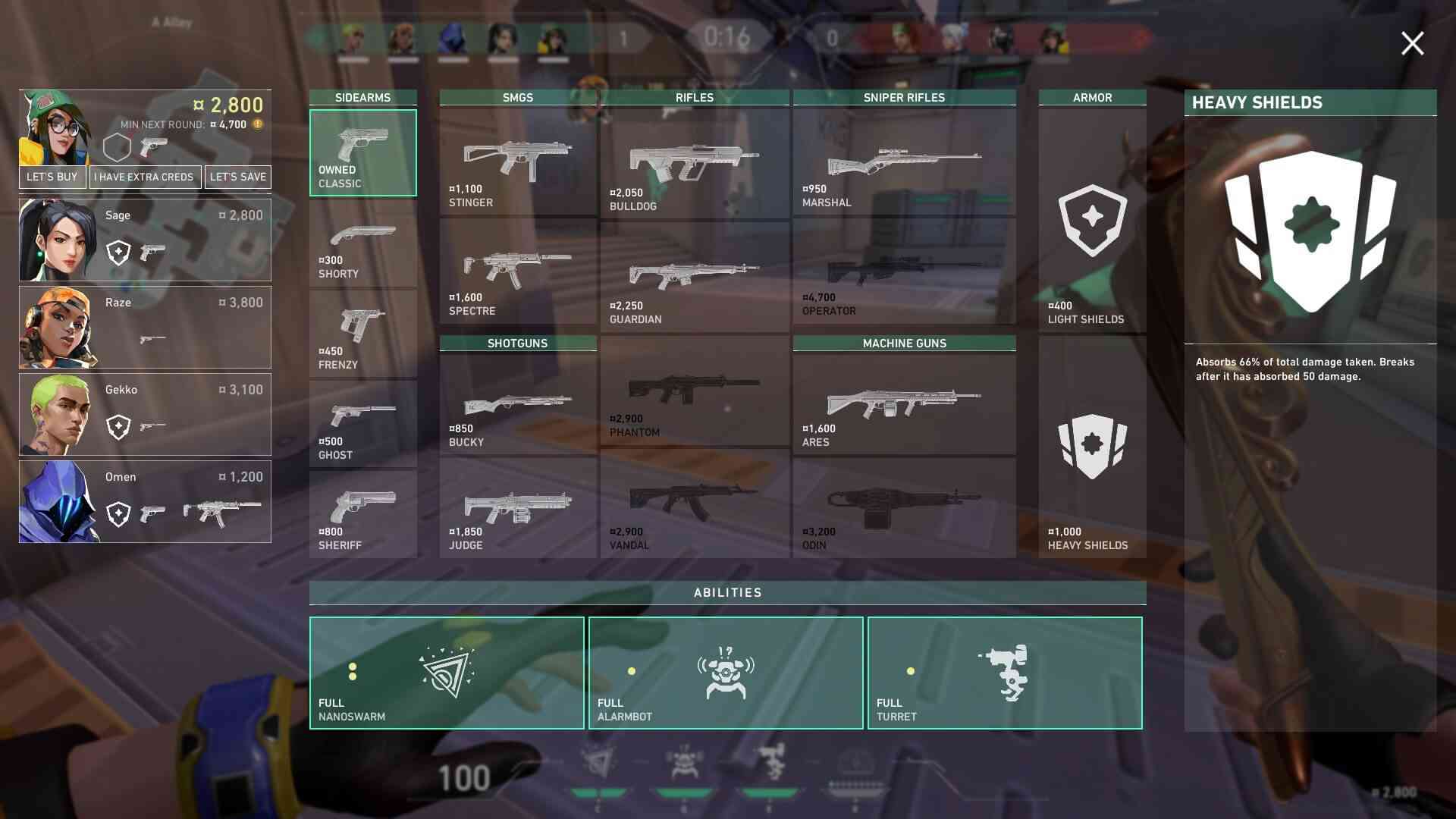Image resolution: width=1456 pixels, height=819 pixels.
Task: Purchase the Ghost pistol
Action: pos(362,425)
